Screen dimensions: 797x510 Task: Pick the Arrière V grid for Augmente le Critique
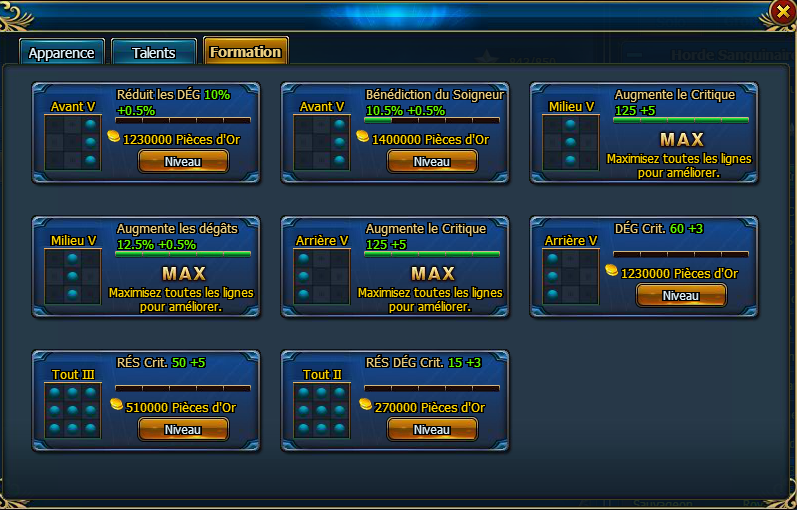click(x=322, y=276)
